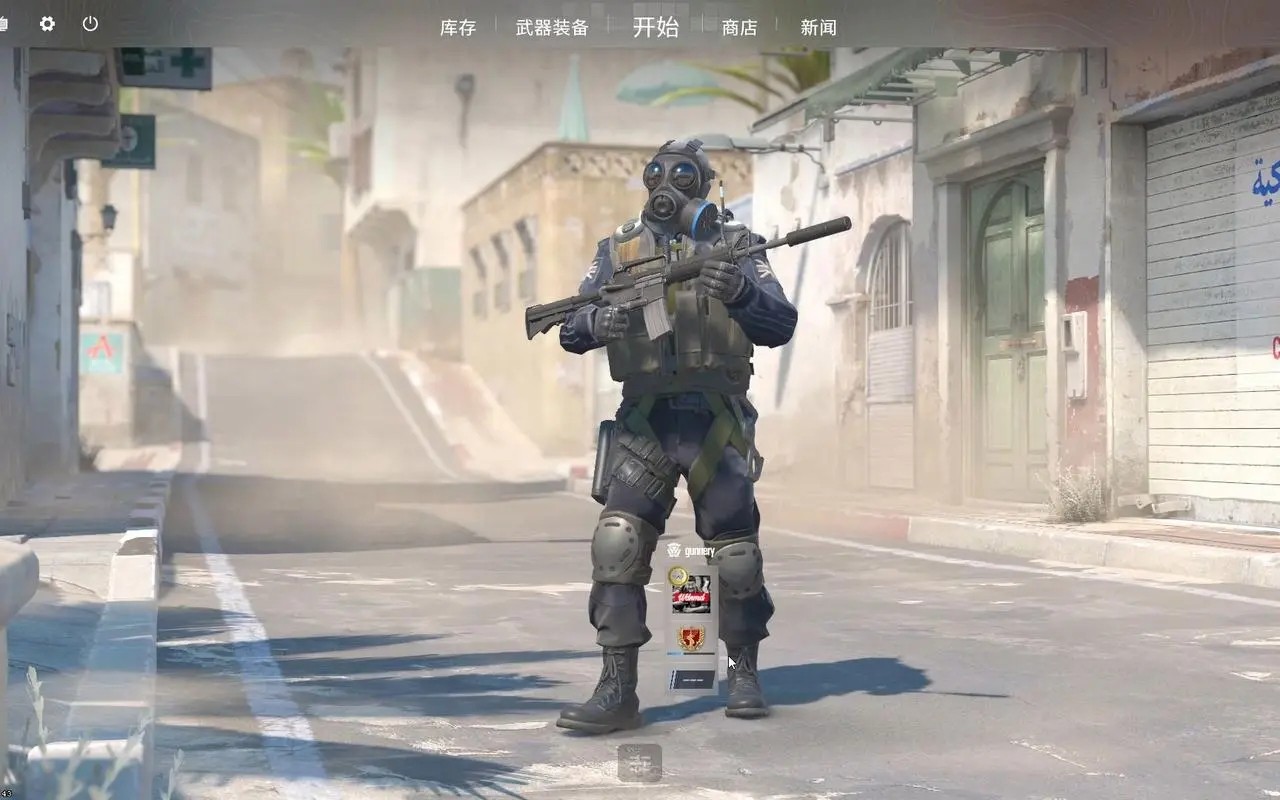Open settings with the gear icon
This screenshot has width=1280, height=800.
(47, 24)
